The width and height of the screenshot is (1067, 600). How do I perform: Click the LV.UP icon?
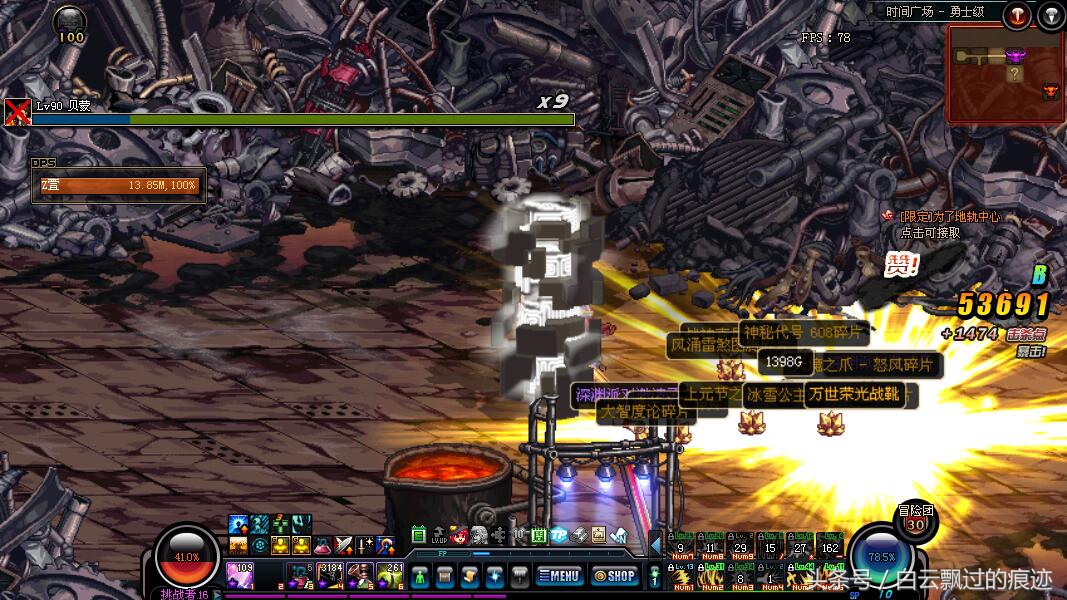438,535
